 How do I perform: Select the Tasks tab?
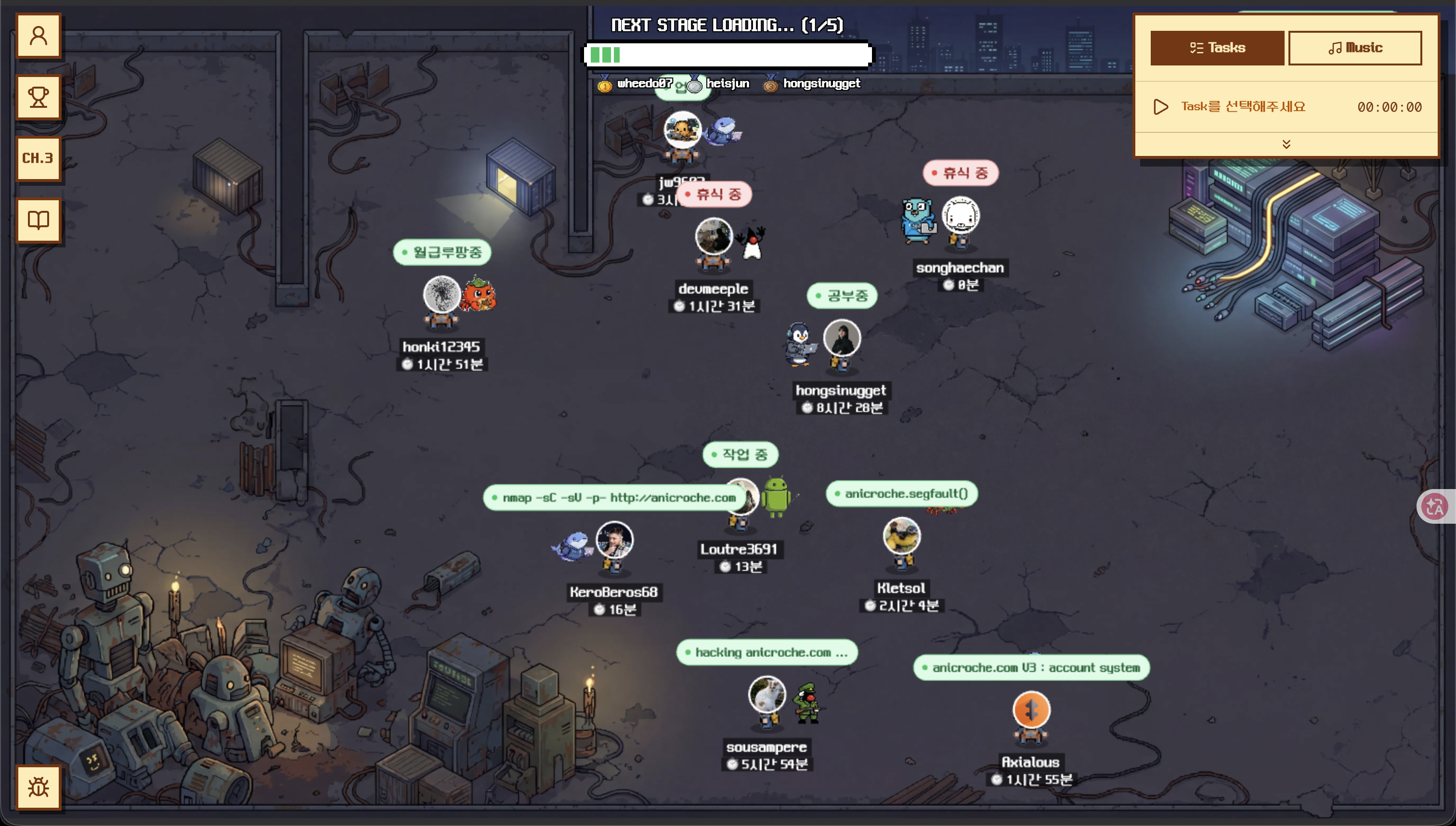click(1217, 48)
